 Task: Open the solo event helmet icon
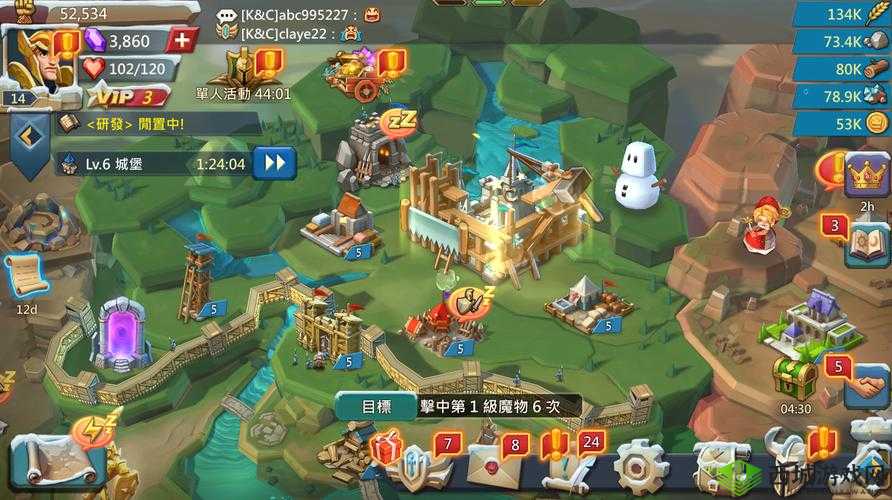point(238,70)
